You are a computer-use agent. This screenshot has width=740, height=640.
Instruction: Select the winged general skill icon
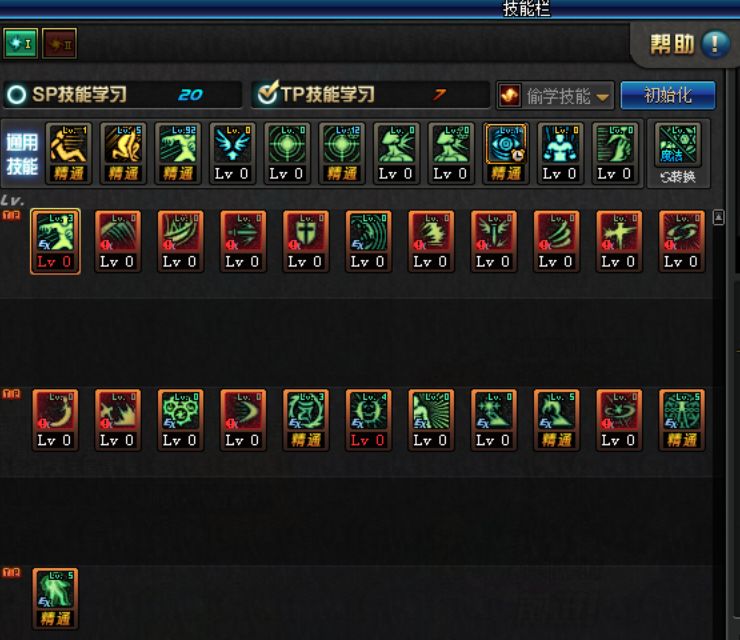(233, 145)
